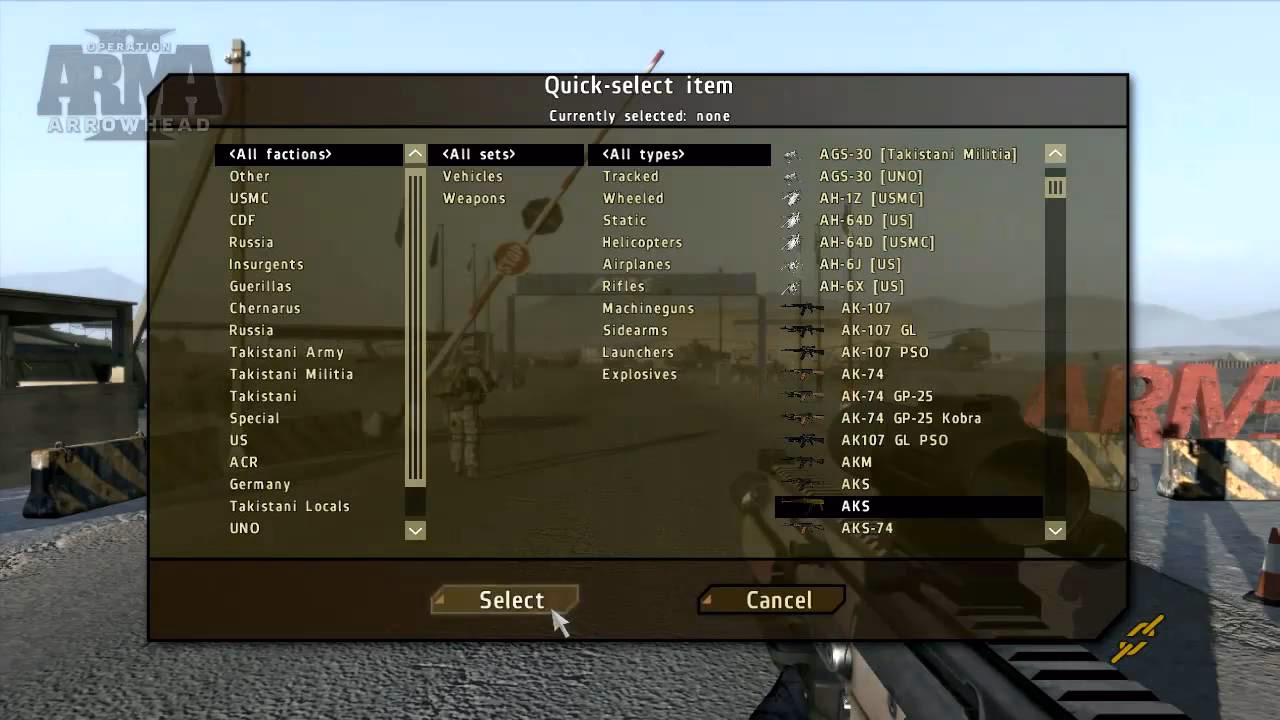This screenshot has width=1280, height=720.
Task: Choose the <All sets> filter option
Action: 479,154
